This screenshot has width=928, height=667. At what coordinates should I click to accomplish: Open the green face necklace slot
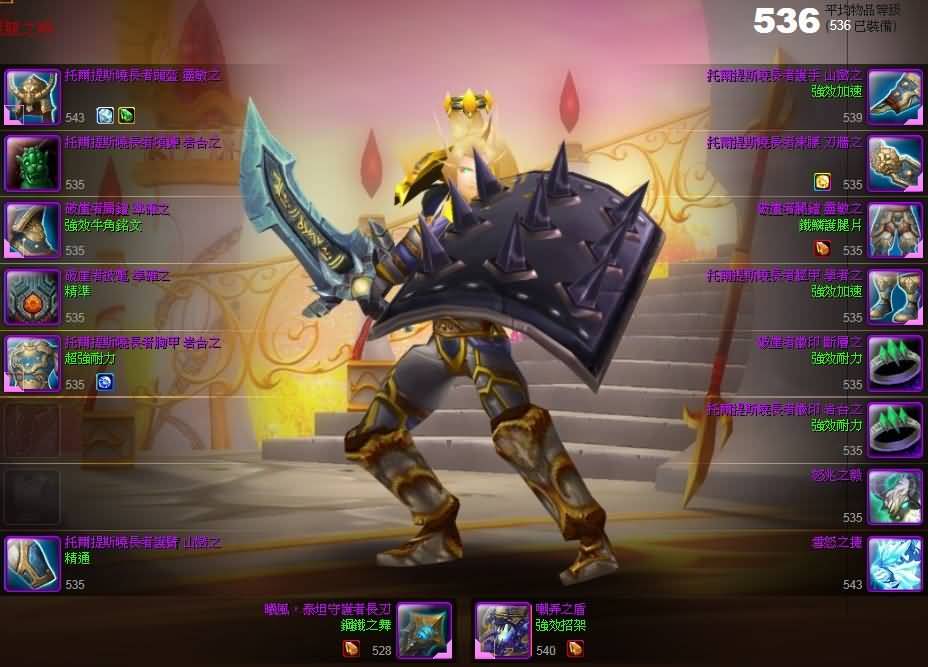[x=33, y=163]
